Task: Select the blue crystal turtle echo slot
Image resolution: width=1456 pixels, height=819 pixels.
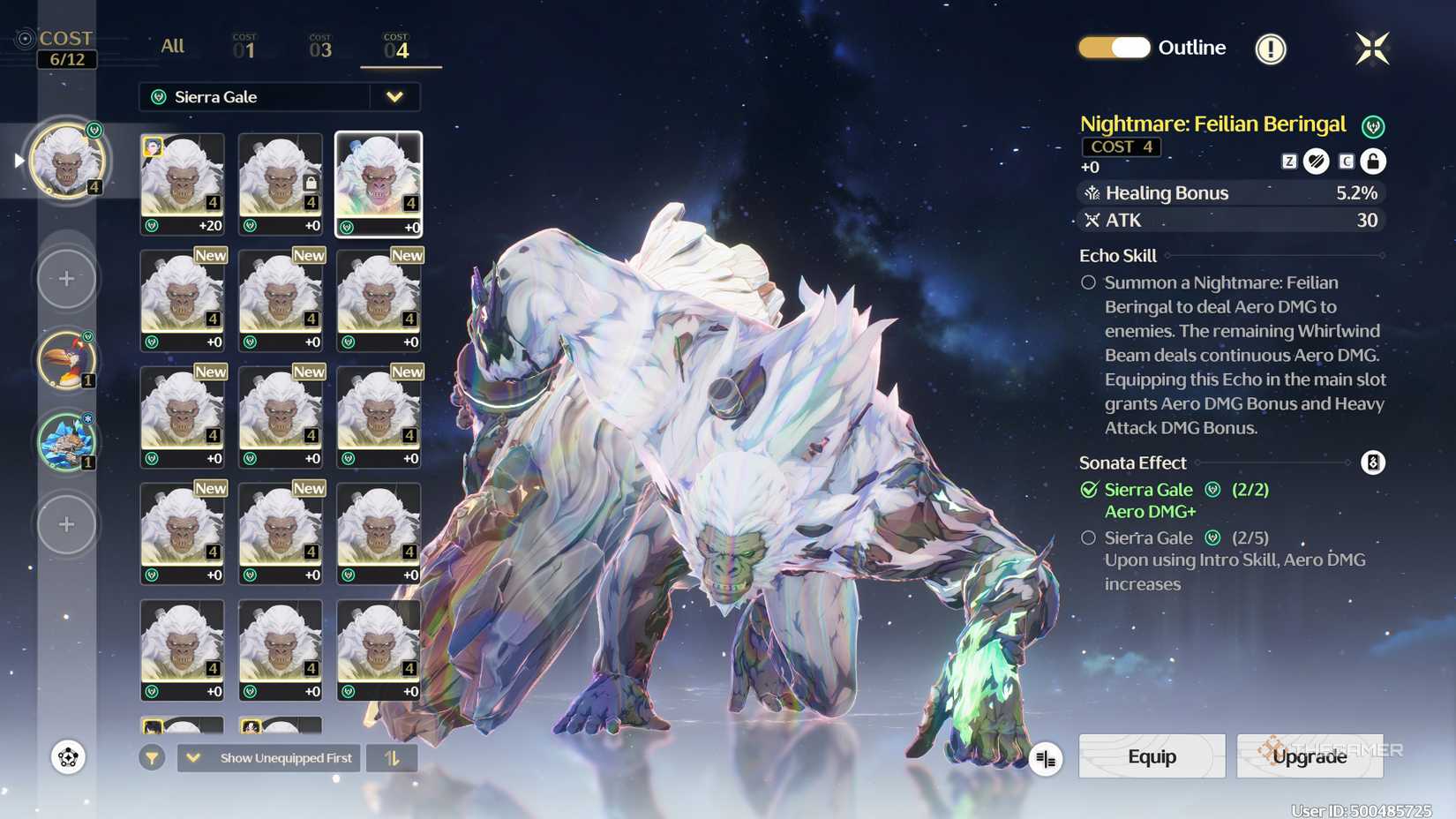Action: coord(66,441)
